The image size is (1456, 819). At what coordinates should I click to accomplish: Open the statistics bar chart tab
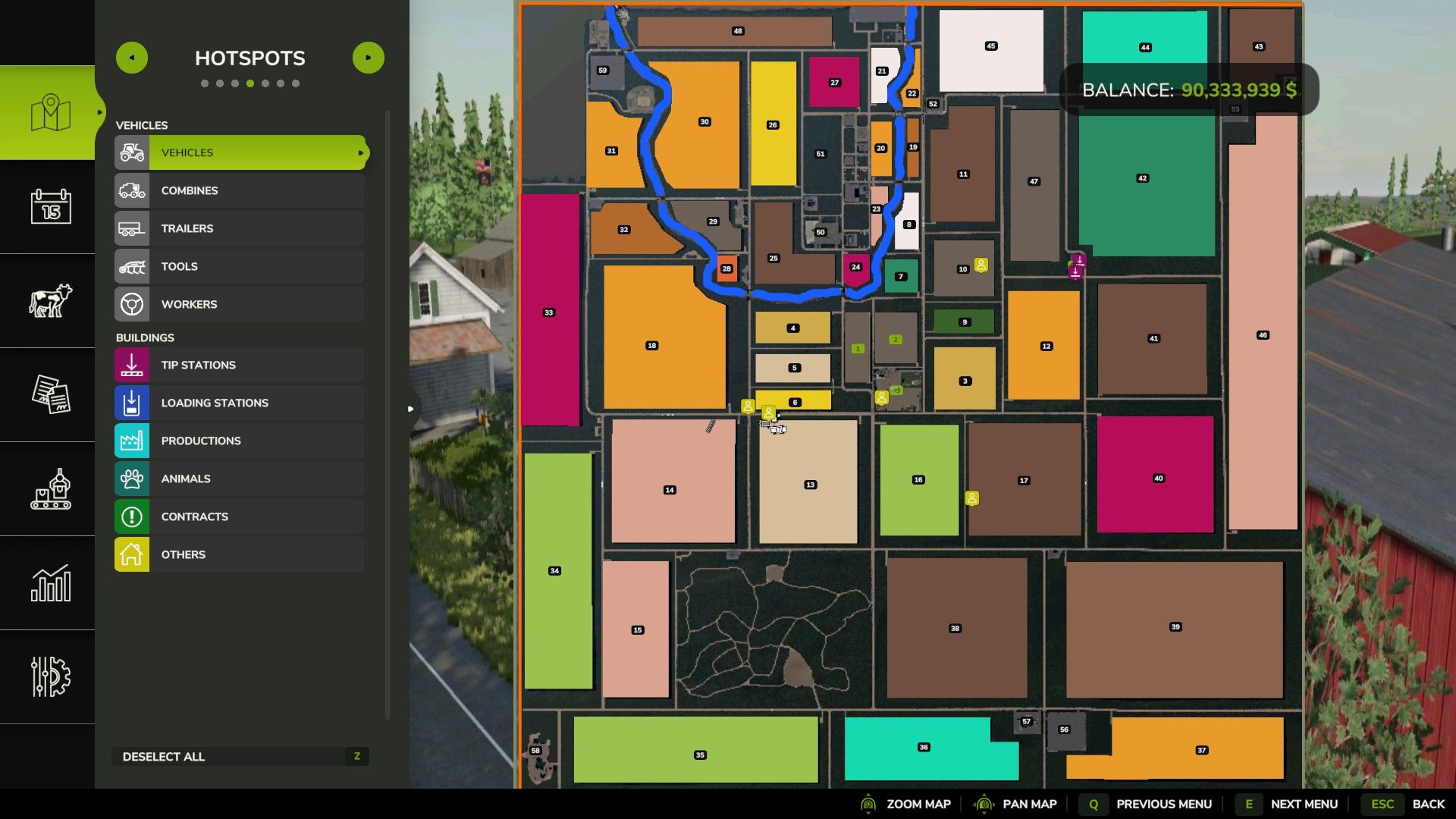(x=50, y=582)
